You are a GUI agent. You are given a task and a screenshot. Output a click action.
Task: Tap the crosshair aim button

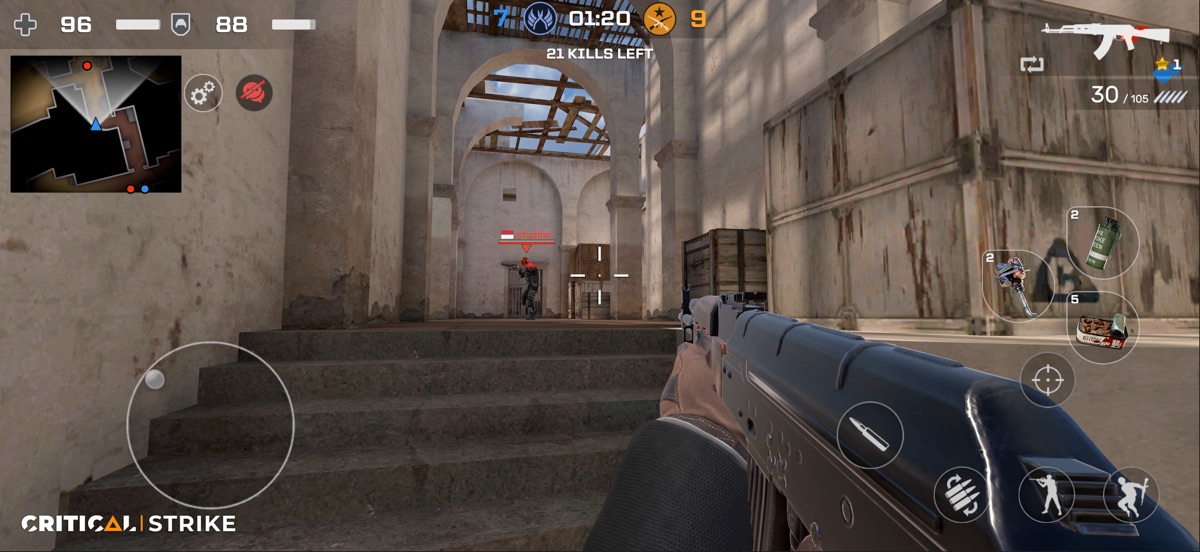pyautogui.click(x=1047, y=380)
